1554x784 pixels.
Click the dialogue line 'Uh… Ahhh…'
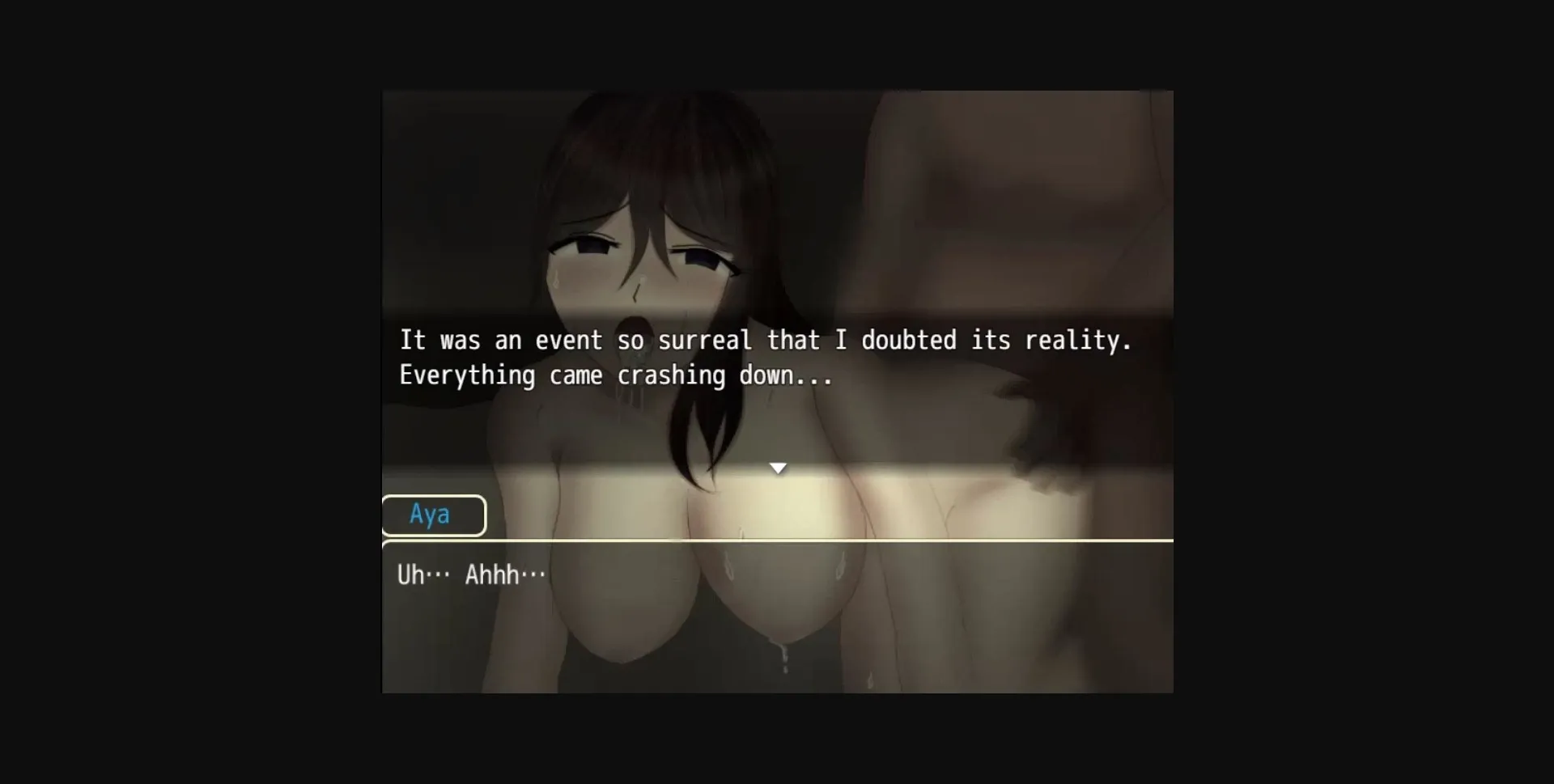click(472, 574)
